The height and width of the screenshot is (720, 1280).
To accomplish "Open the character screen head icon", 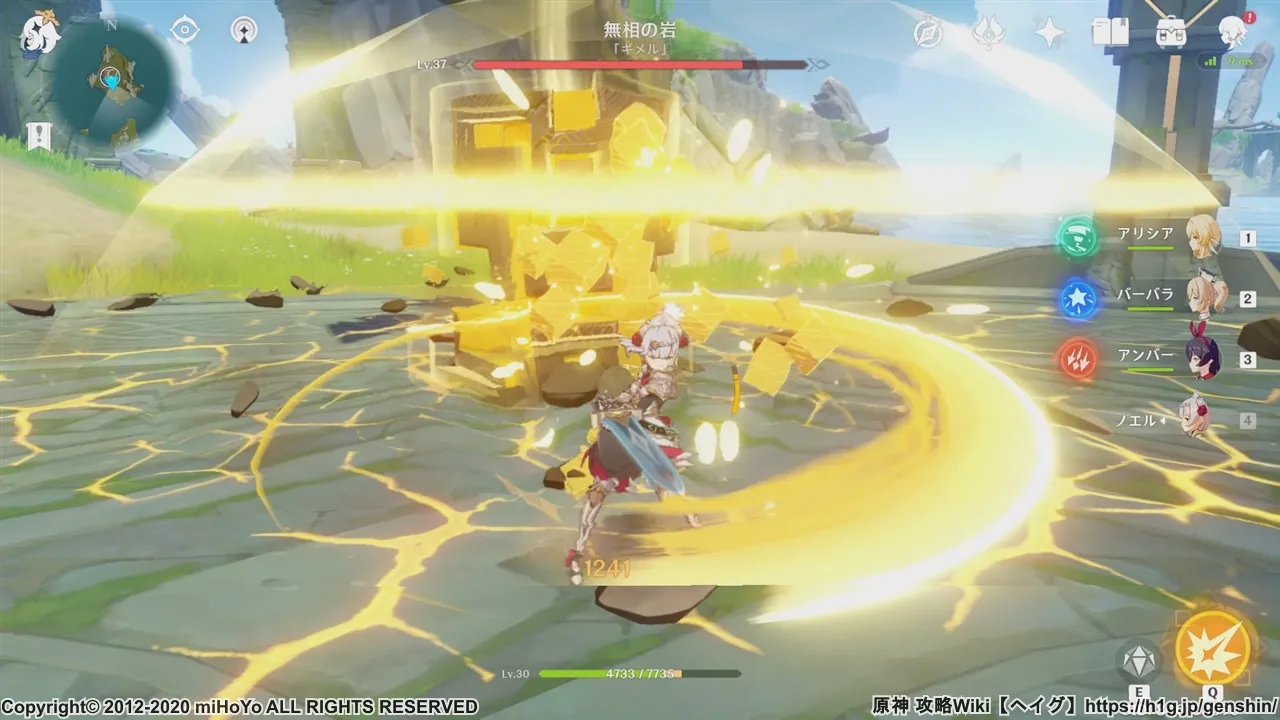I will (x=1233, y=33).
